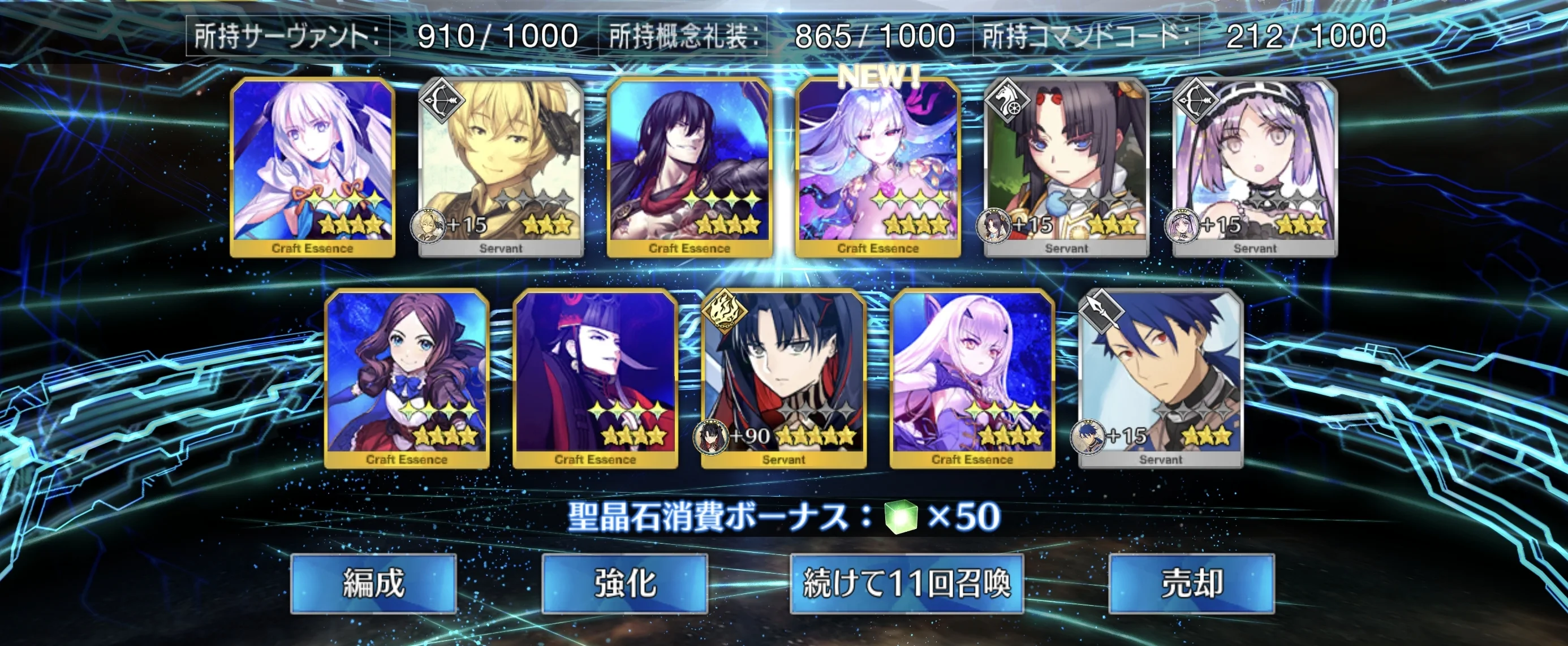1568x646 pixels.
Task: View the five-star +90 Servant card
Action: coord(783,378)
